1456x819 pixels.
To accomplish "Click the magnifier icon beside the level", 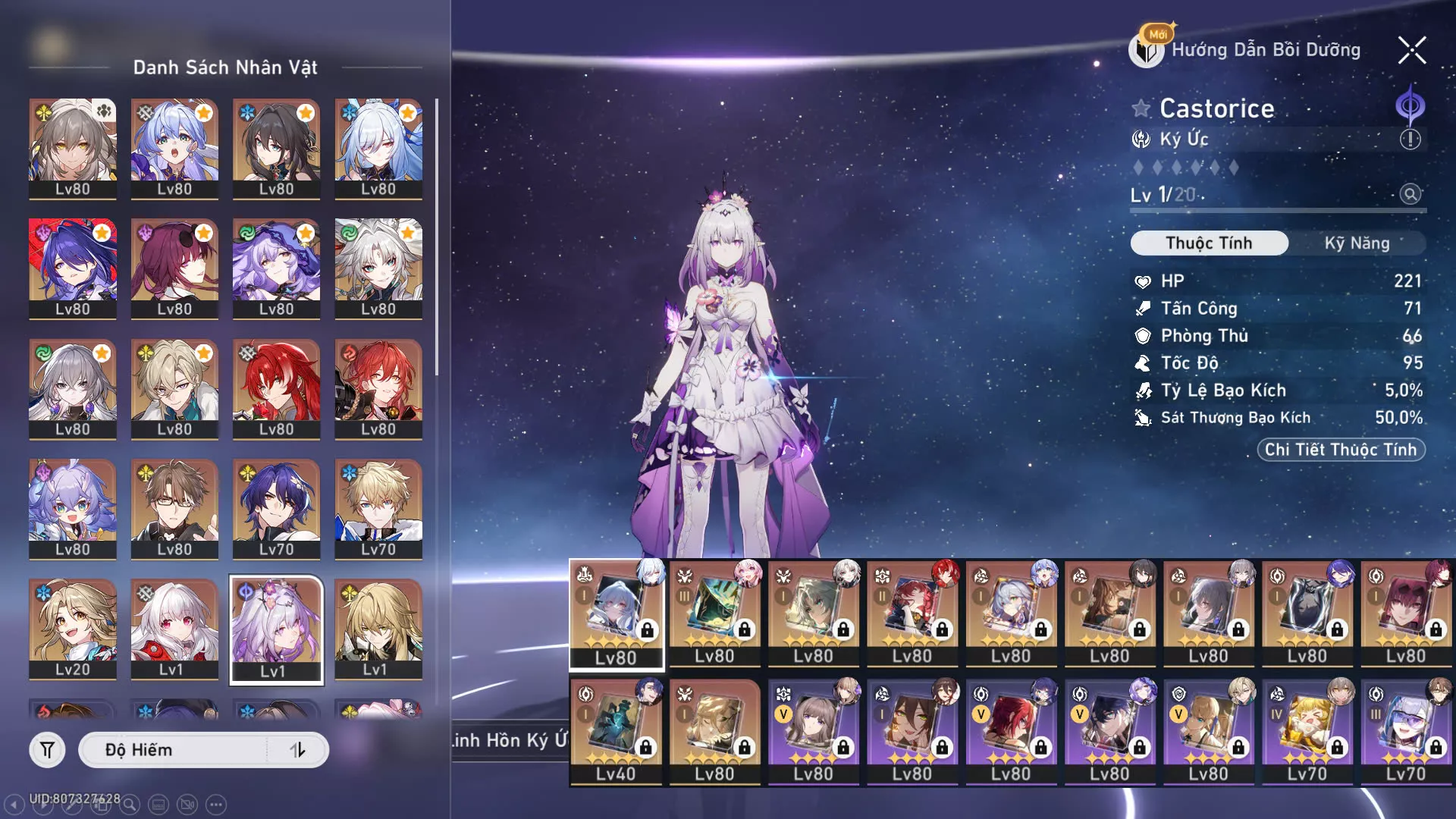I will 1410,194.
